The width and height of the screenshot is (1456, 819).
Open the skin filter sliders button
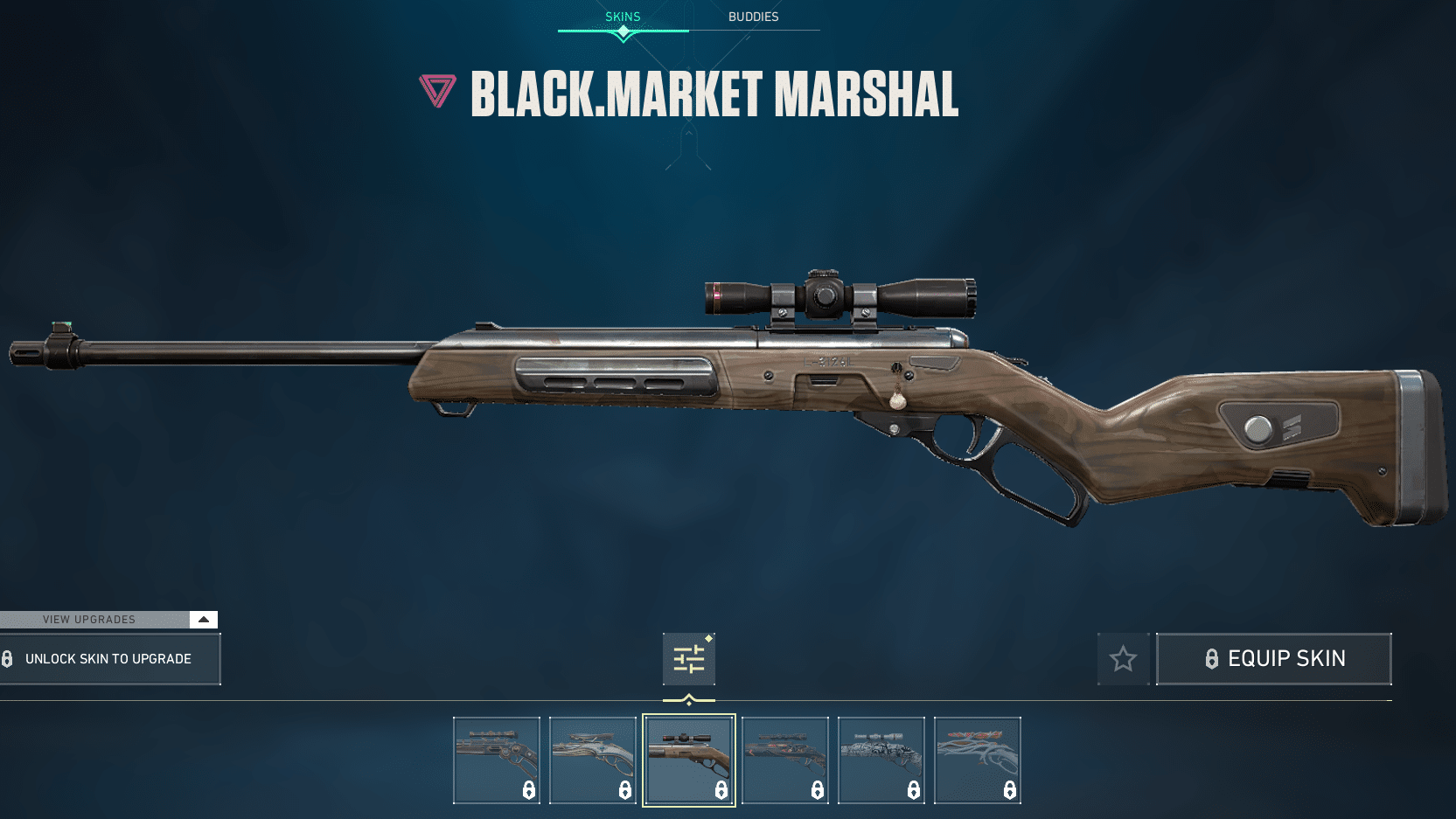click(689, 659)
